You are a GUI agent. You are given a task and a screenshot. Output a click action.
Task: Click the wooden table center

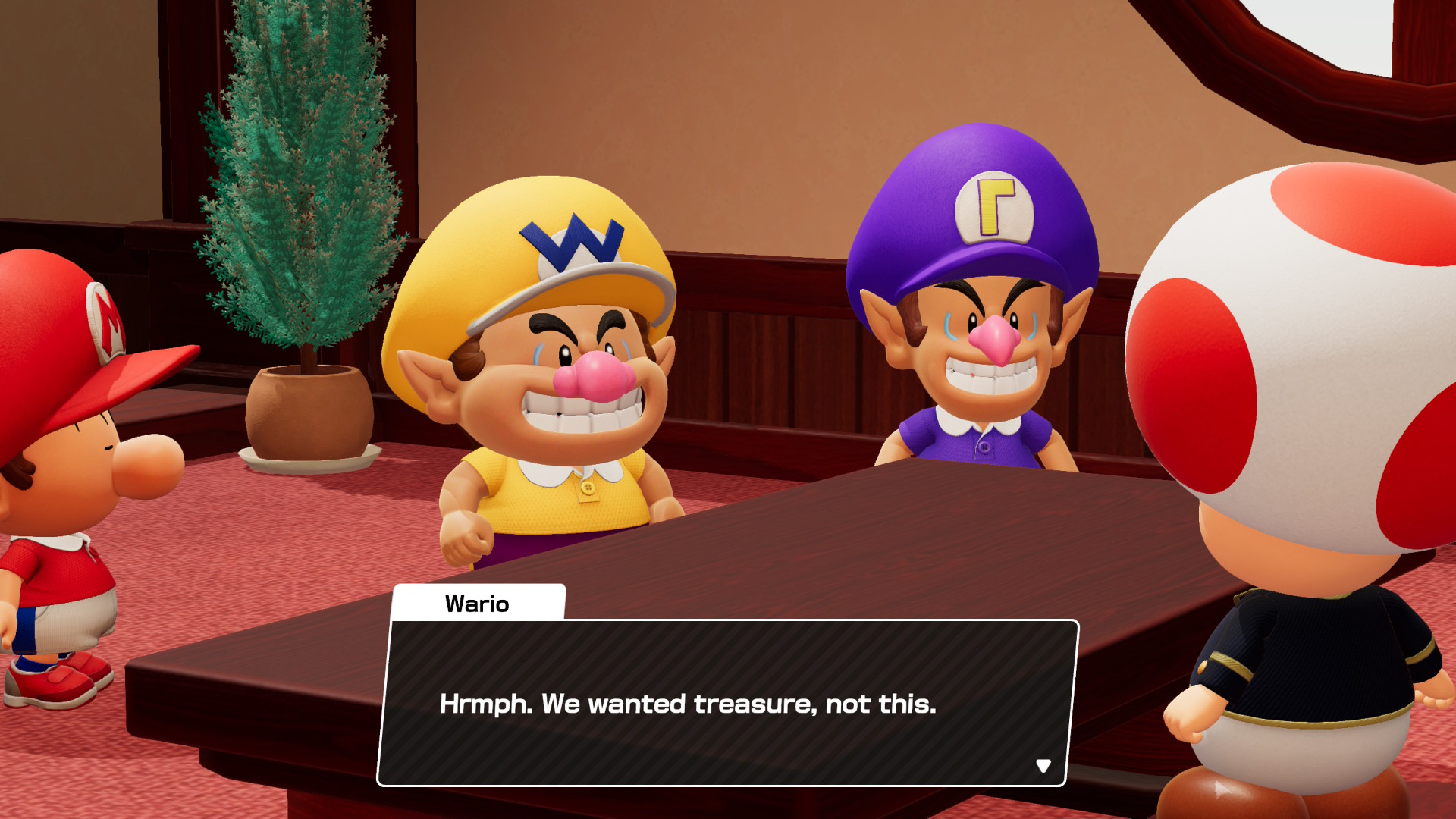pos(872,546)
